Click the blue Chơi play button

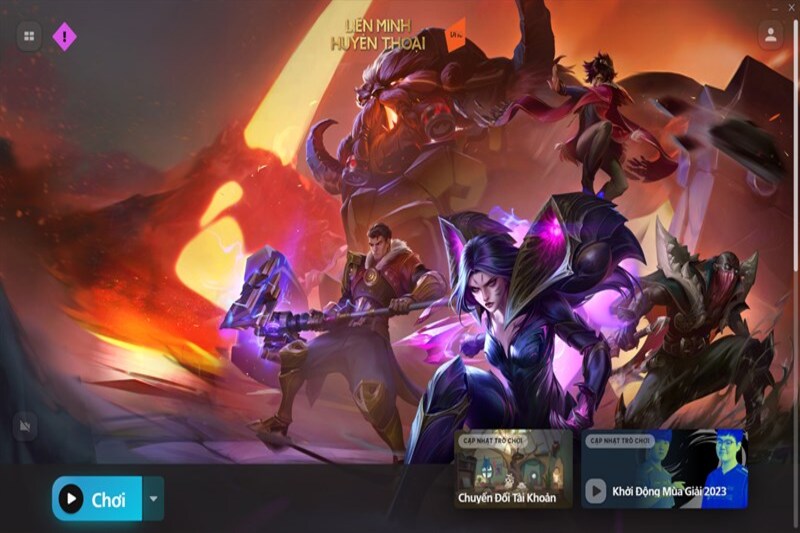97,498
